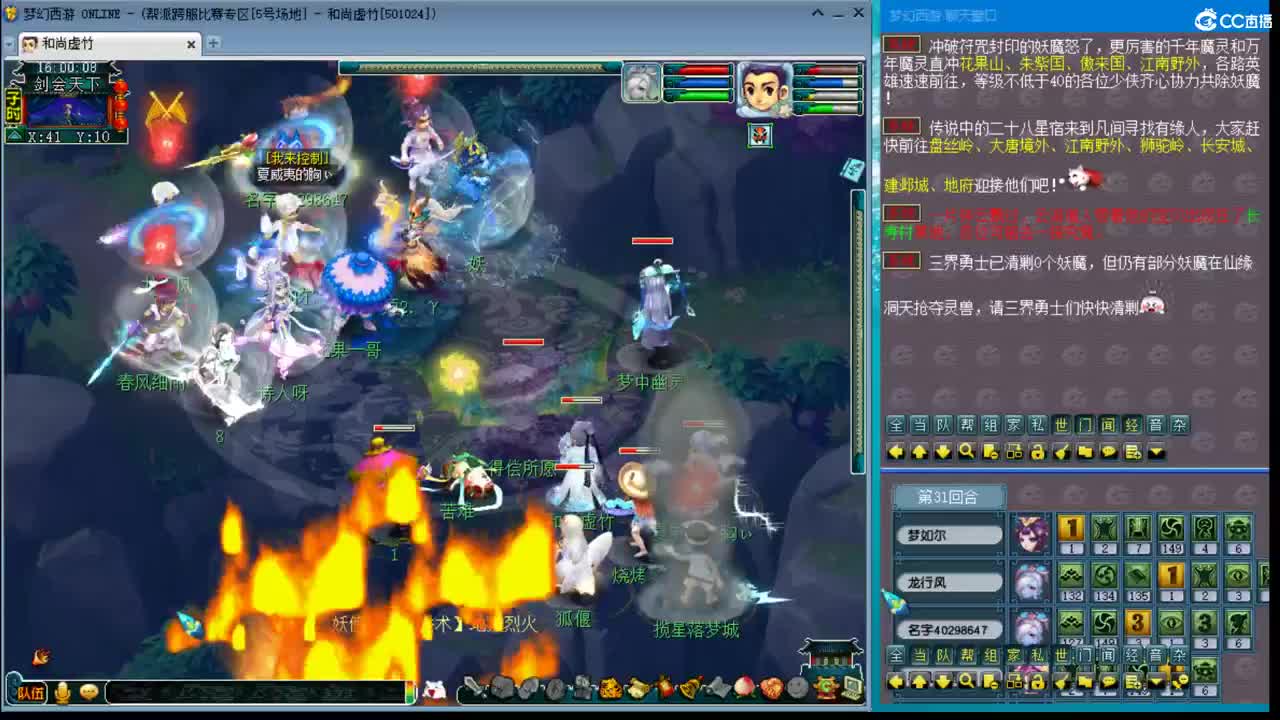The height and width of the screenshot is (720, 1280).
Task: Open a new tab with the plus button
Action: (214, 44)
